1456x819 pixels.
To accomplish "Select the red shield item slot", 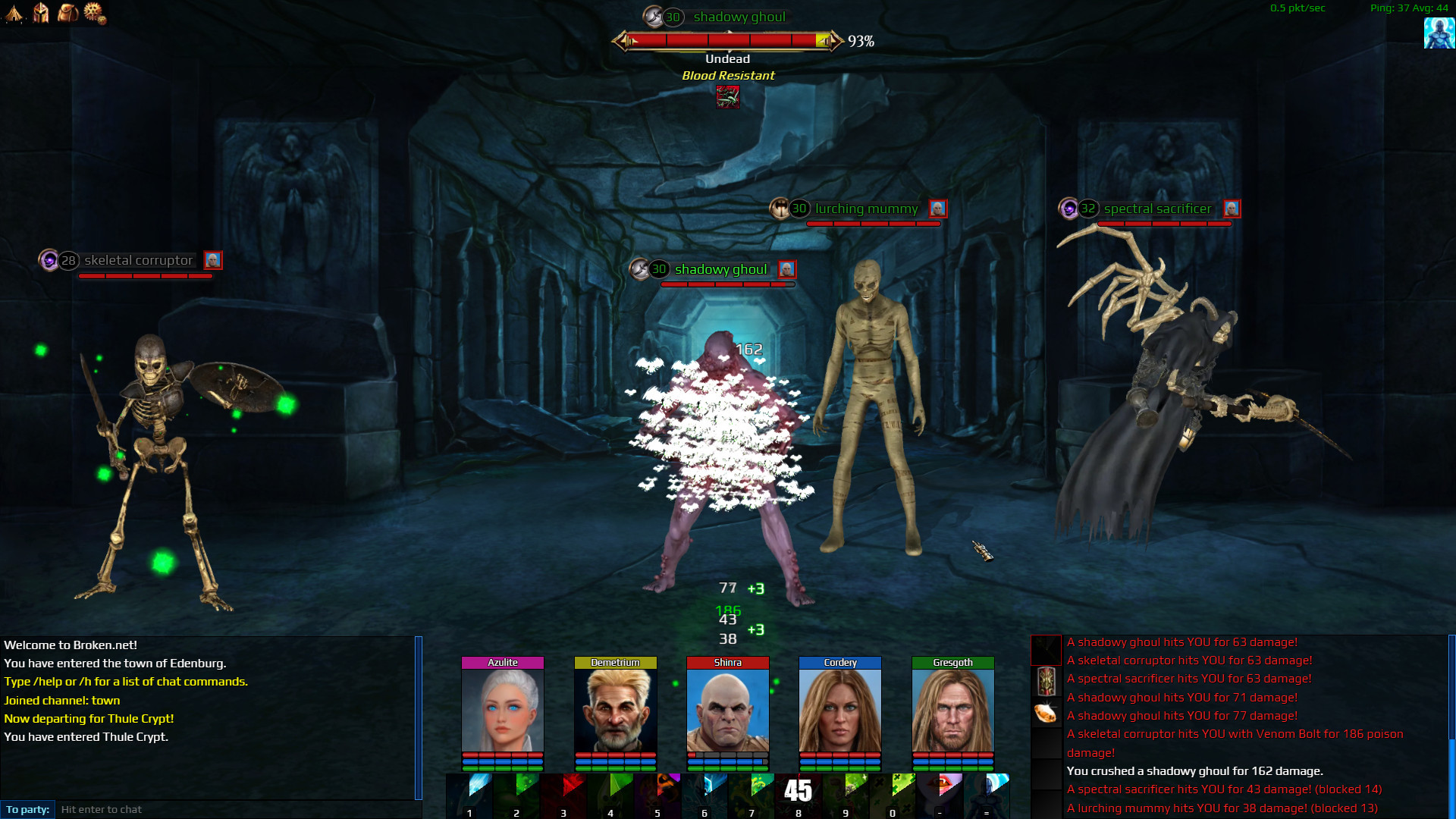I will click(x=1046, y=681).
